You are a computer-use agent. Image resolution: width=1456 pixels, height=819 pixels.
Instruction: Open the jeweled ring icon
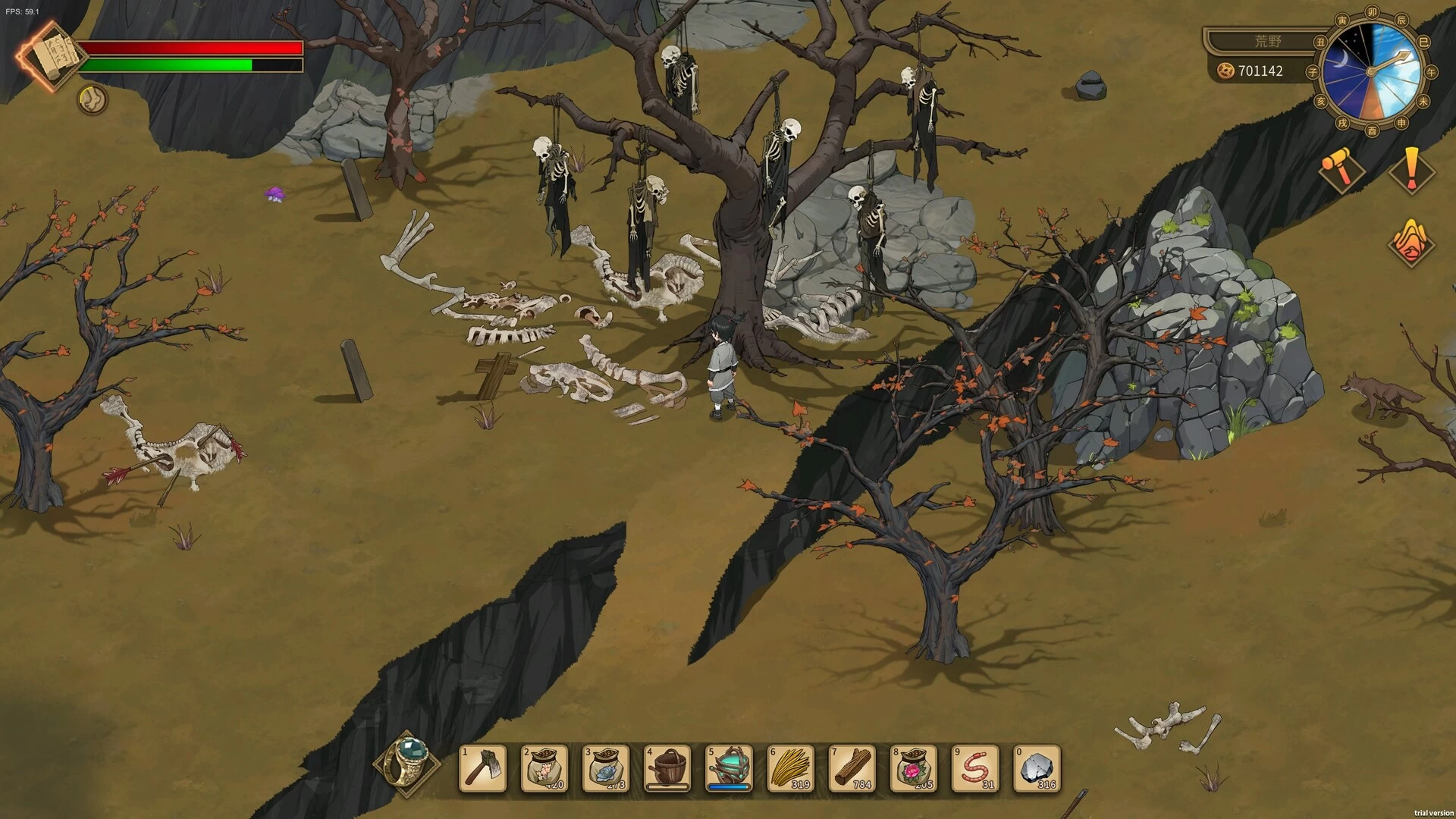point(409,761)
